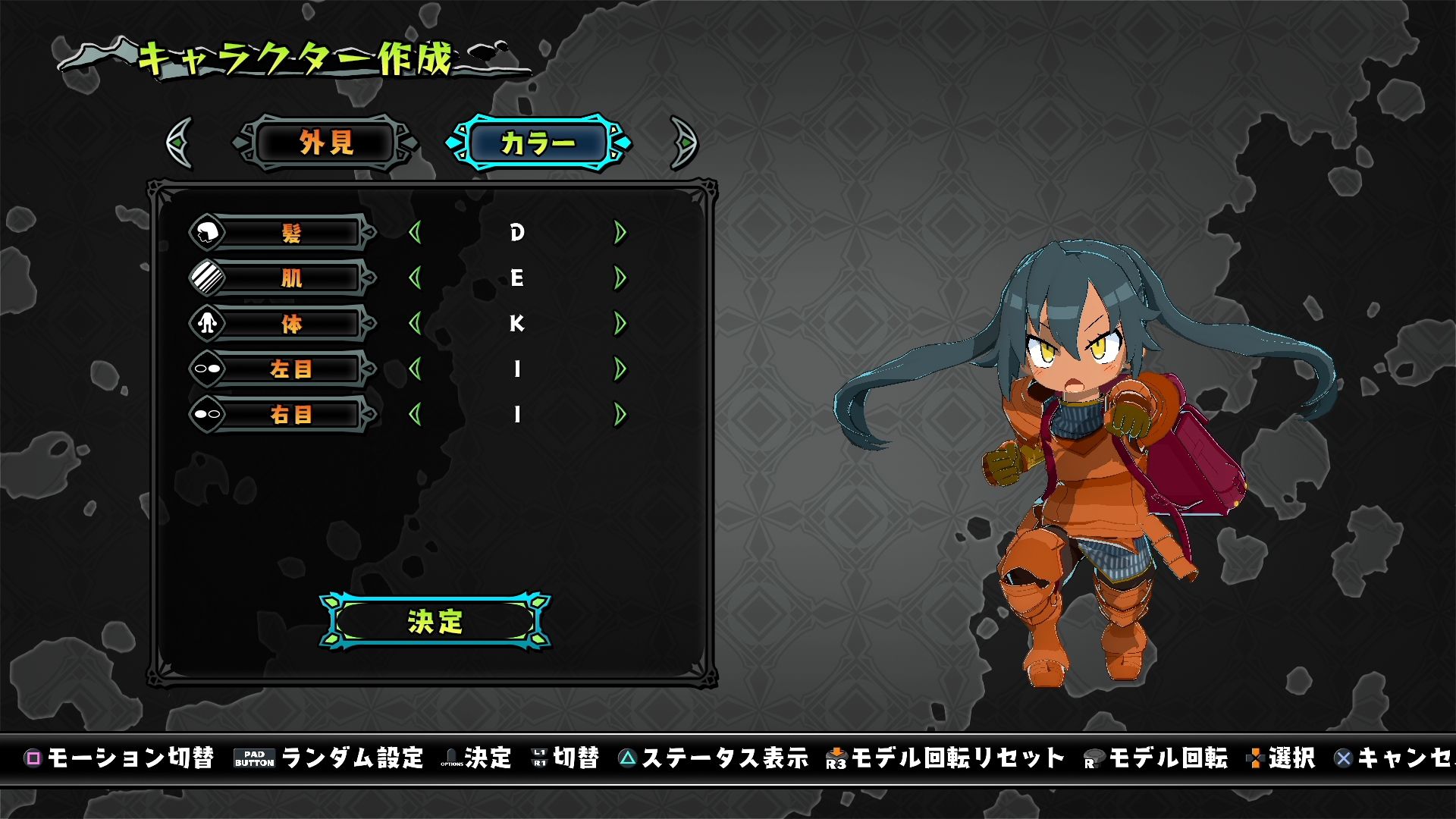
Task: Step back skin color with left arrow
Action: tap(415, 278)
